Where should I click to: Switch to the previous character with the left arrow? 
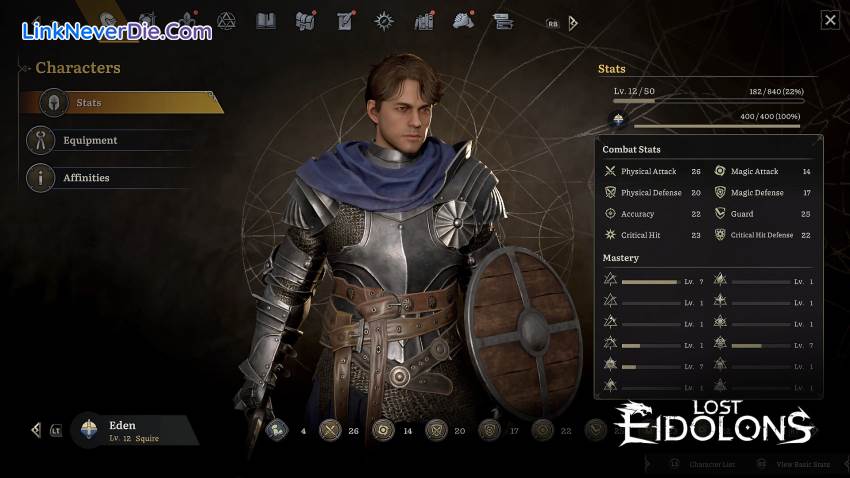click(x=36, y=430)
